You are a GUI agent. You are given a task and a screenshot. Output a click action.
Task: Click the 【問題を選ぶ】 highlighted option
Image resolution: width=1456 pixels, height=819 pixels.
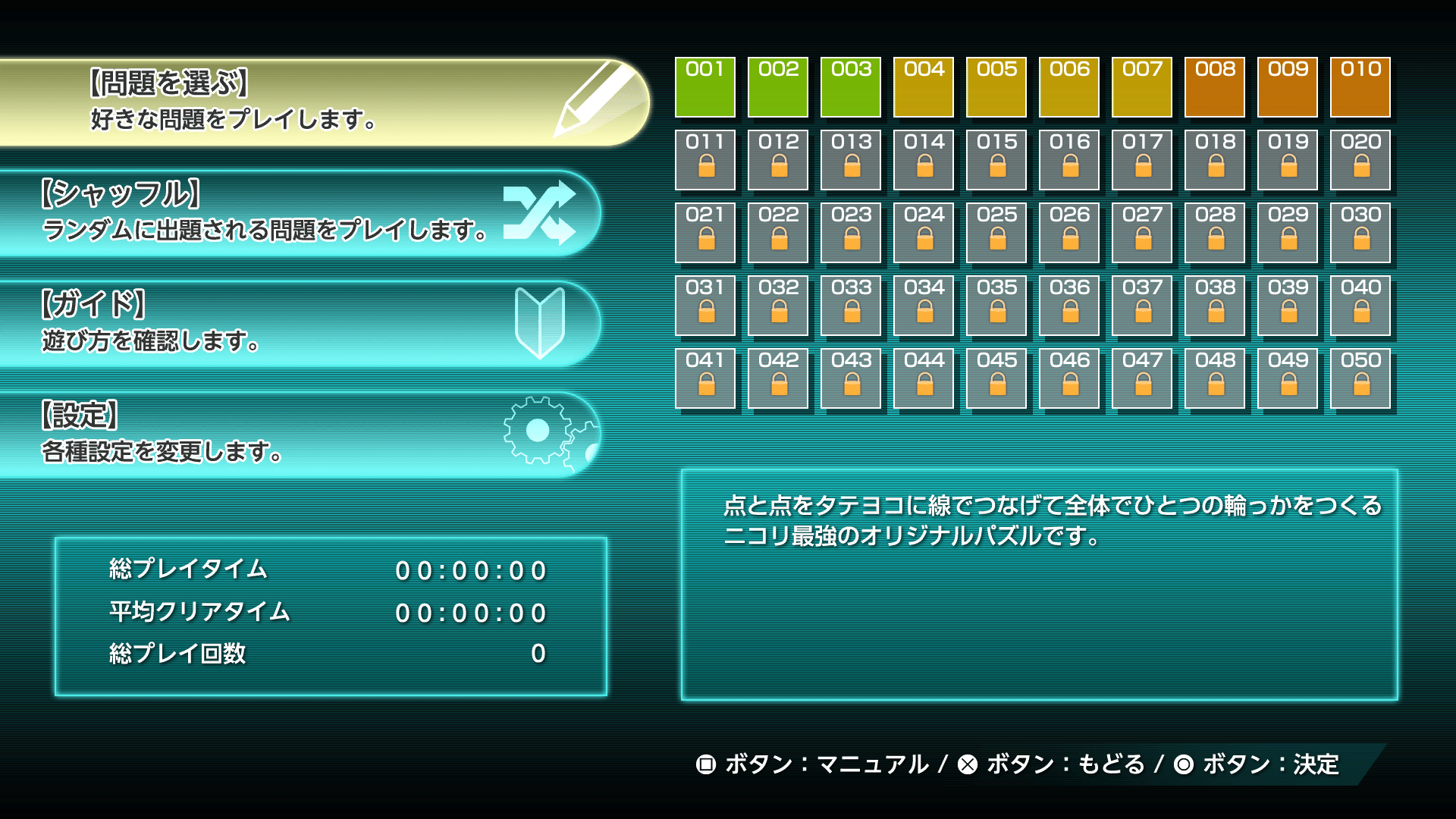coord(227,99)
